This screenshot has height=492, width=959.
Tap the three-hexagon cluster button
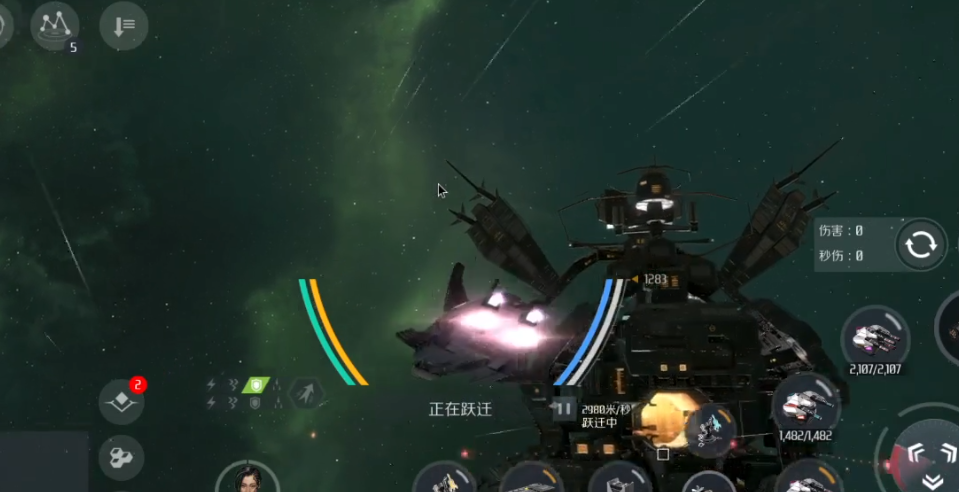coord(121,458)
